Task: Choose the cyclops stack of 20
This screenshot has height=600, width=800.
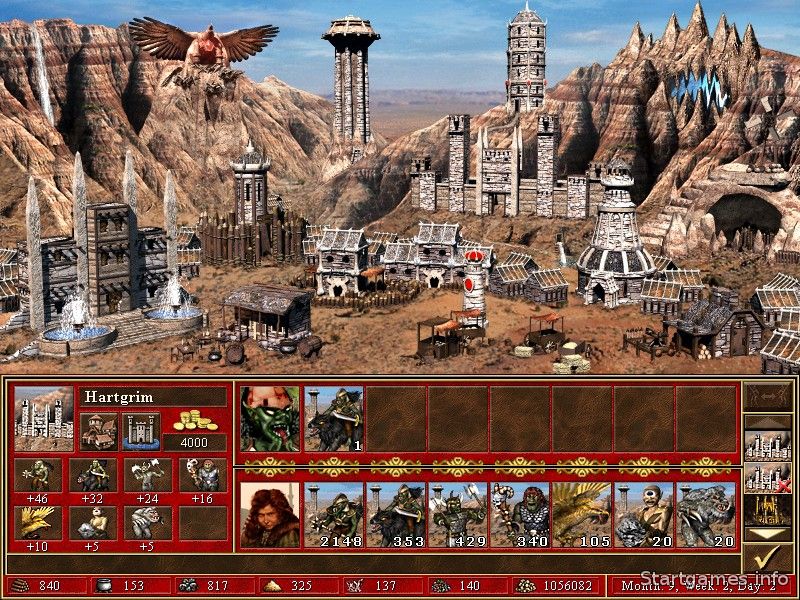Action: click(x=644, y=515)
